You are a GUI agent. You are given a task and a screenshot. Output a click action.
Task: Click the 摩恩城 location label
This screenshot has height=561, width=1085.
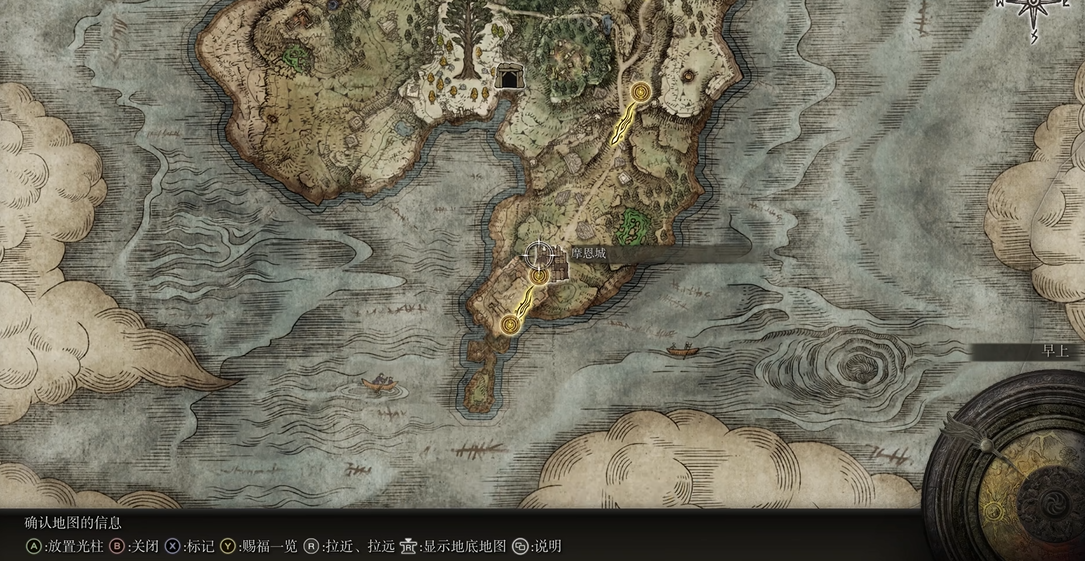588,254
